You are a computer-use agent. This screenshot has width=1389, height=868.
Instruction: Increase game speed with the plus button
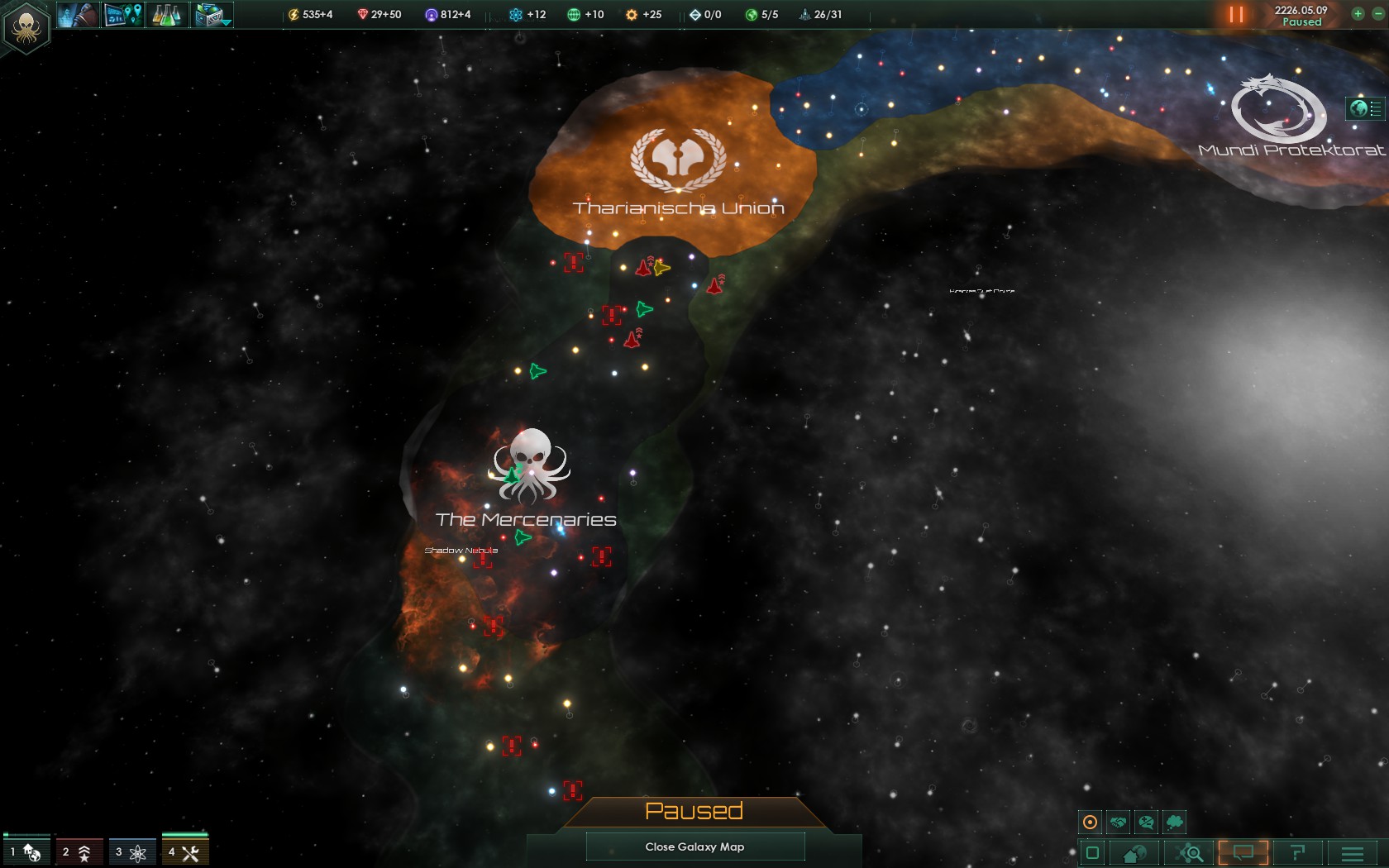1358,14
